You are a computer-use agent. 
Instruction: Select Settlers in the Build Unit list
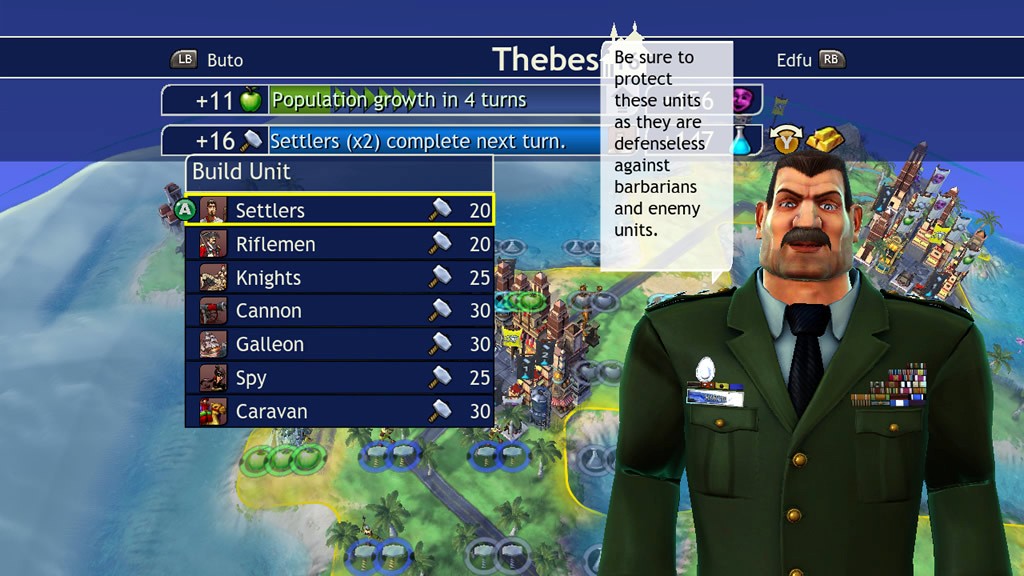[x=339, y=210]
